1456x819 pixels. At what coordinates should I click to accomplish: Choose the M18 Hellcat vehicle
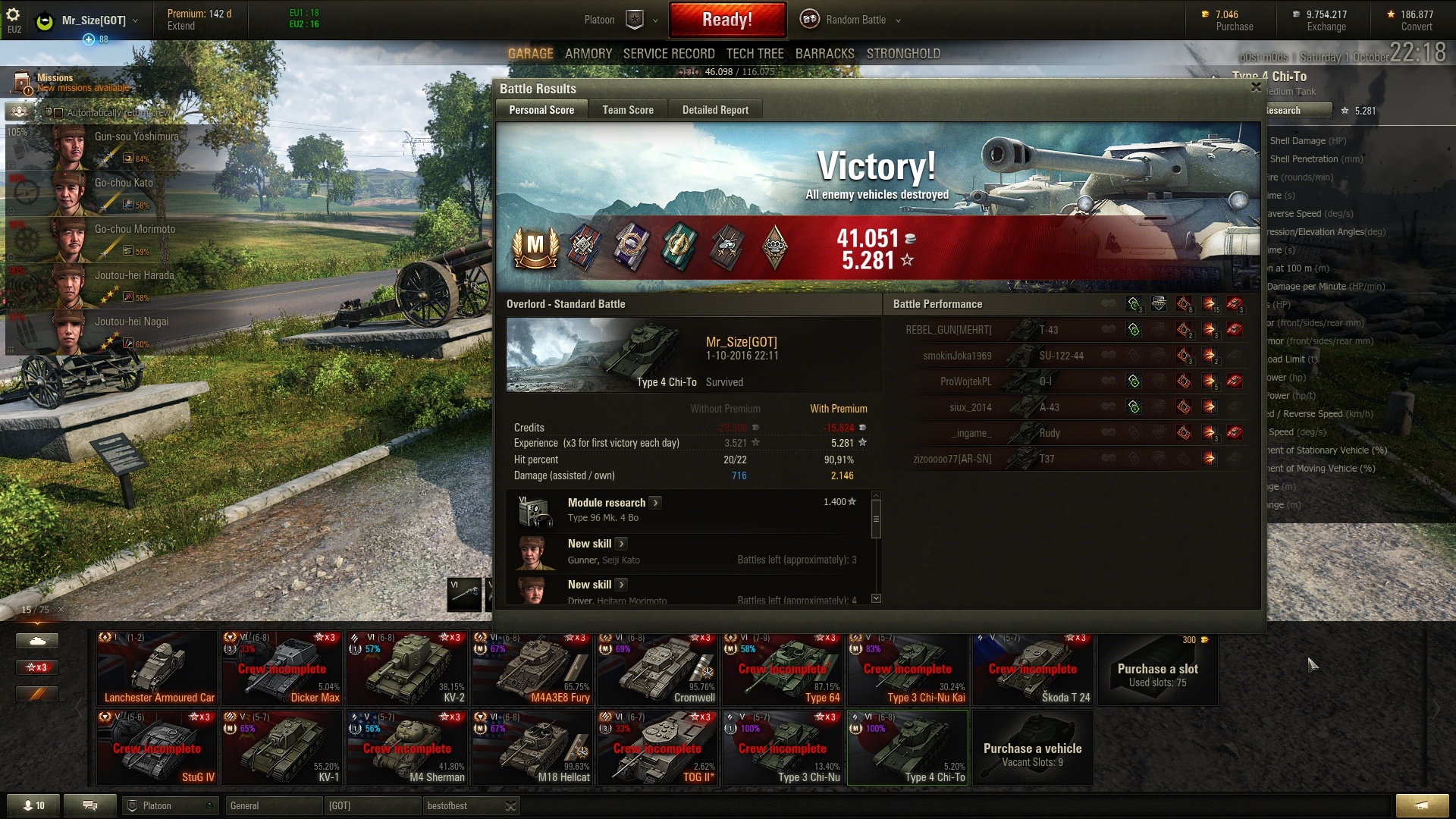(532, 748)
